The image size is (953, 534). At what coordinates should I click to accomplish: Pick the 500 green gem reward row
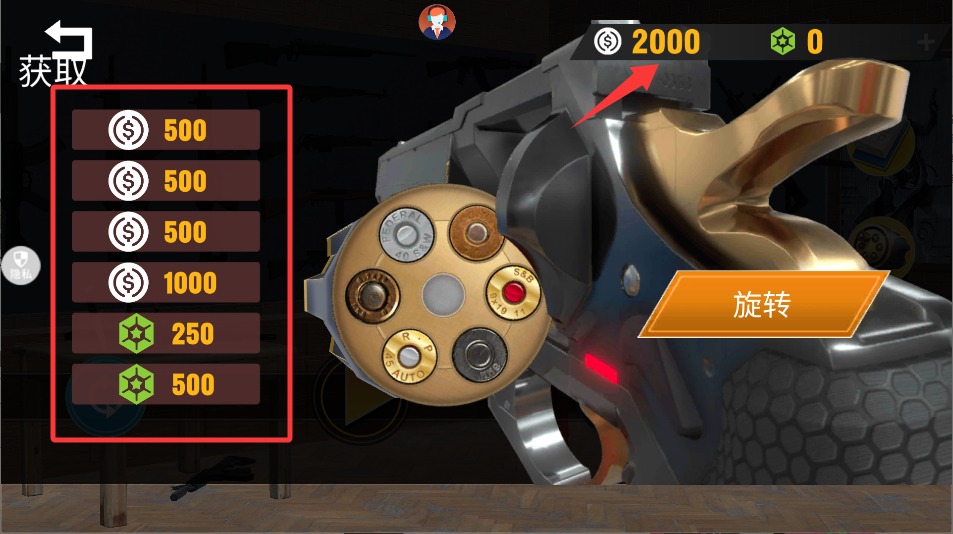click(166, 385)
